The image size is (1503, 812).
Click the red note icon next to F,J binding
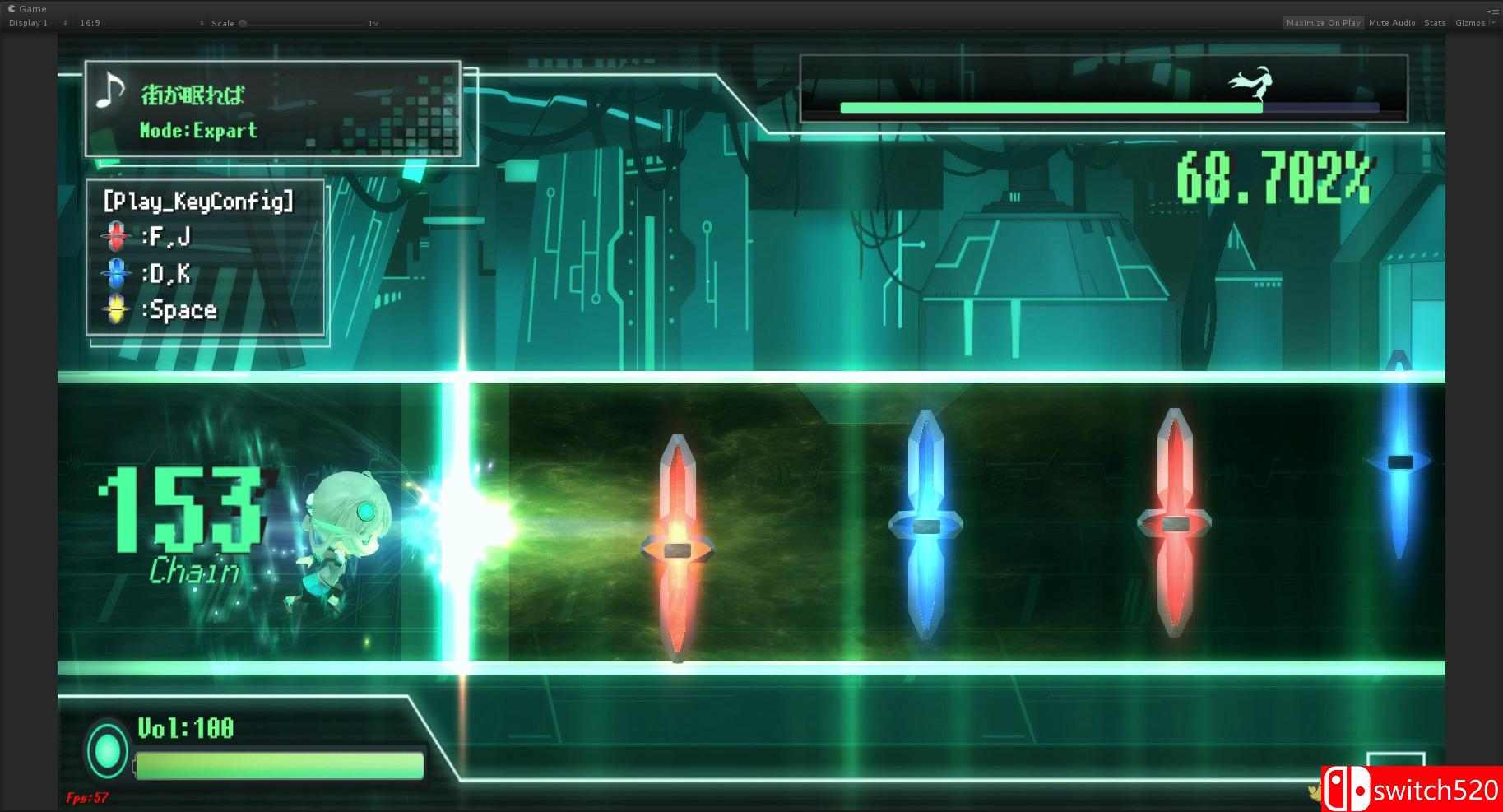pos(117,237)
